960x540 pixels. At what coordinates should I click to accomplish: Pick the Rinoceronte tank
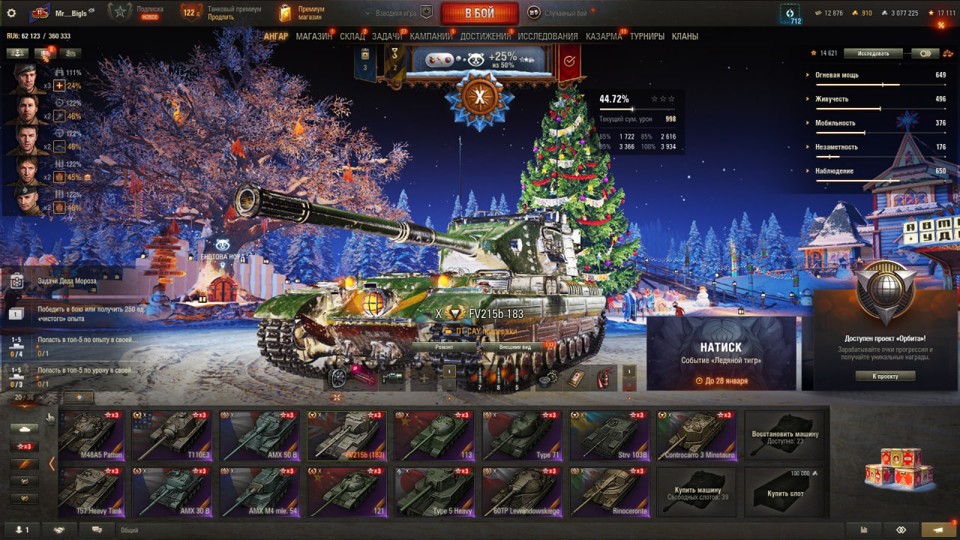click(610, 491)
